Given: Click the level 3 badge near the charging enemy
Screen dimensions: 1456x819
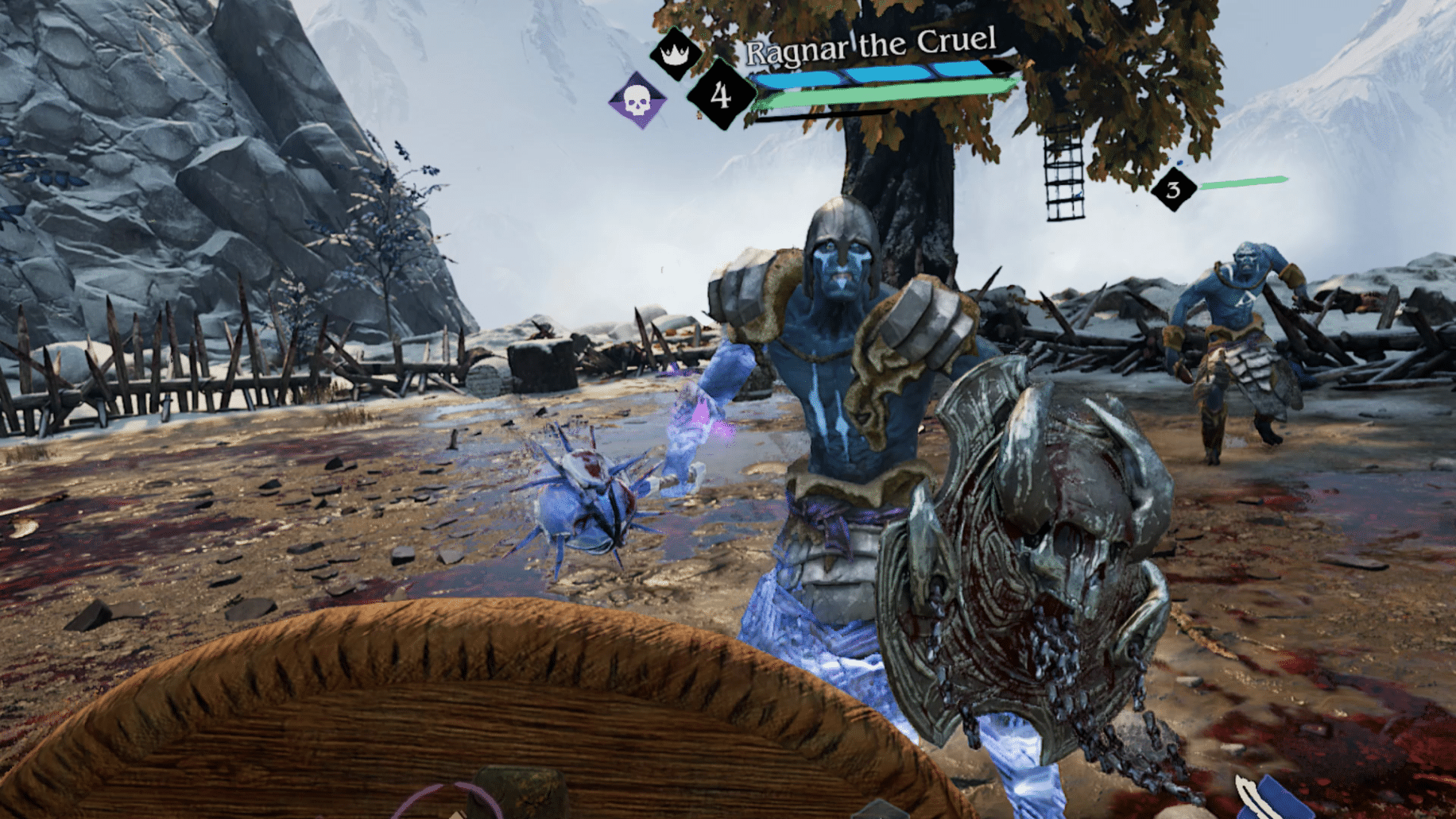Looking at the screenshot, I should click(x=1174, y=190).
